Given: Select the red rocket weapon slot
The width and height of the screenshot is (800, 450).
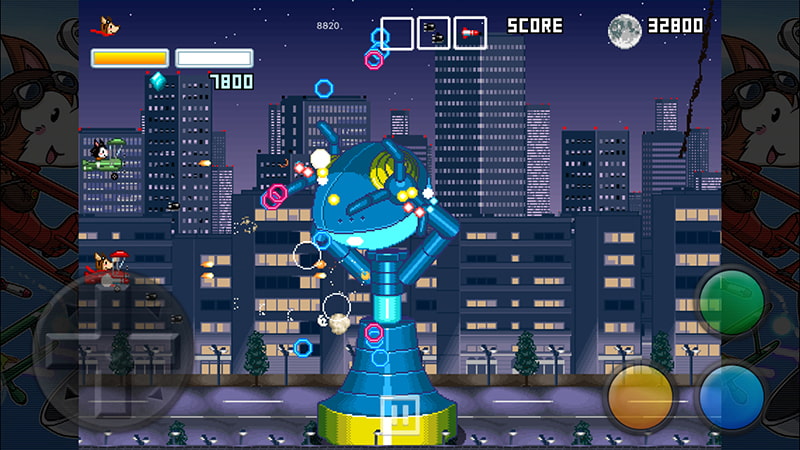Looking at the screenshot, I should tap(470, 33).
